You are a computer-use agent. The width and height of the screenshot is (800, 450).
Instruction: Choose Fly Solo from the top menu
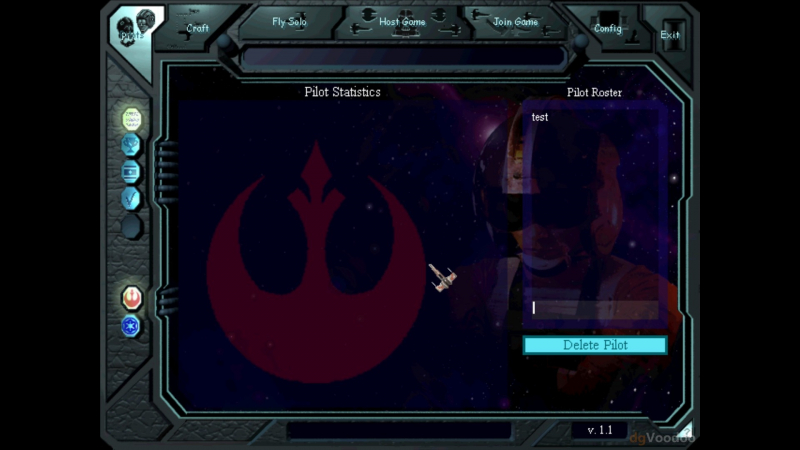pyautogui.click(x=290, y=22)
